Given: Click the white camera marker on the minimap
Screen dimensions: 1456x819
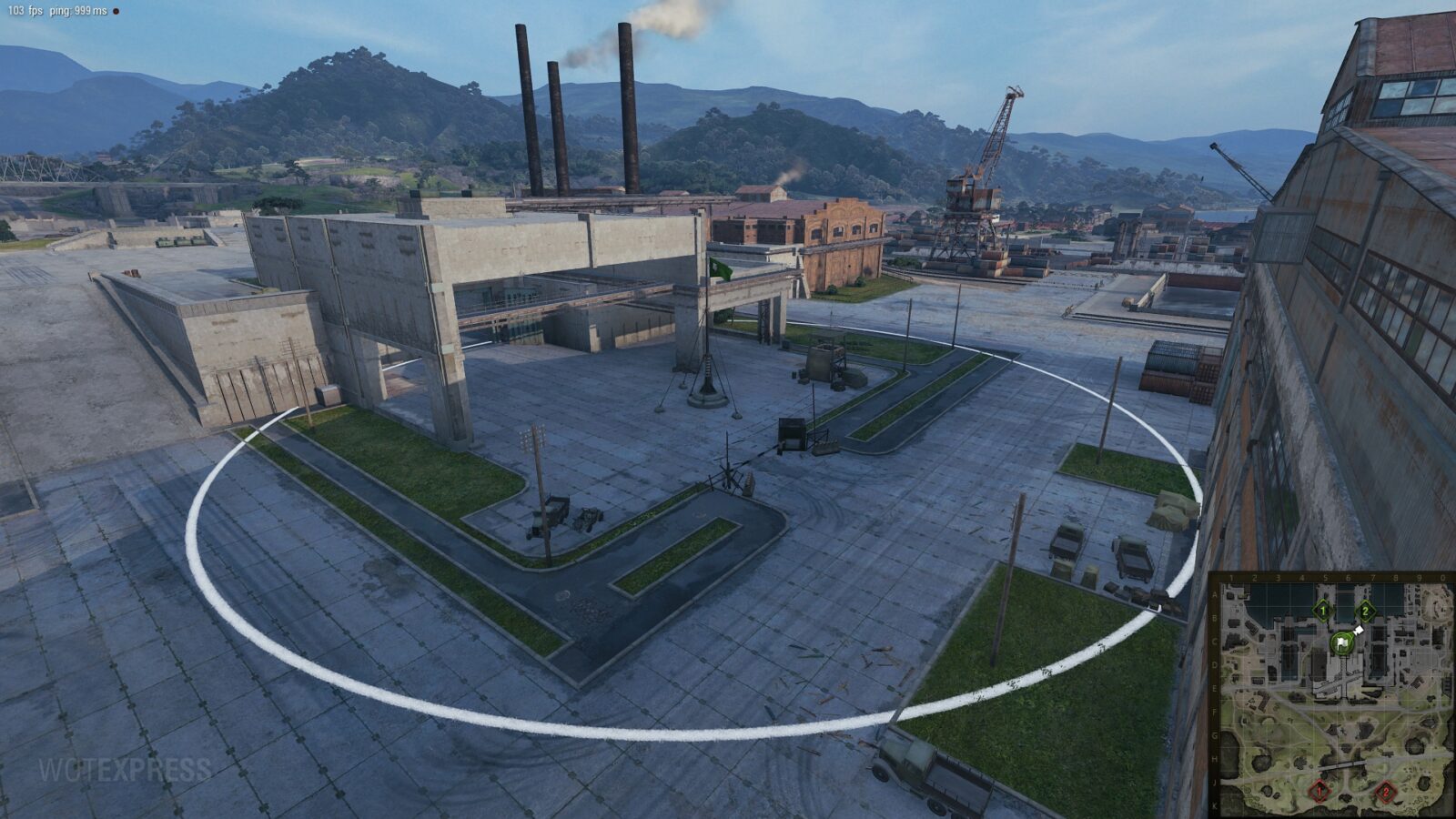Looking at the screenshot, I should [x=1359, y=630].
